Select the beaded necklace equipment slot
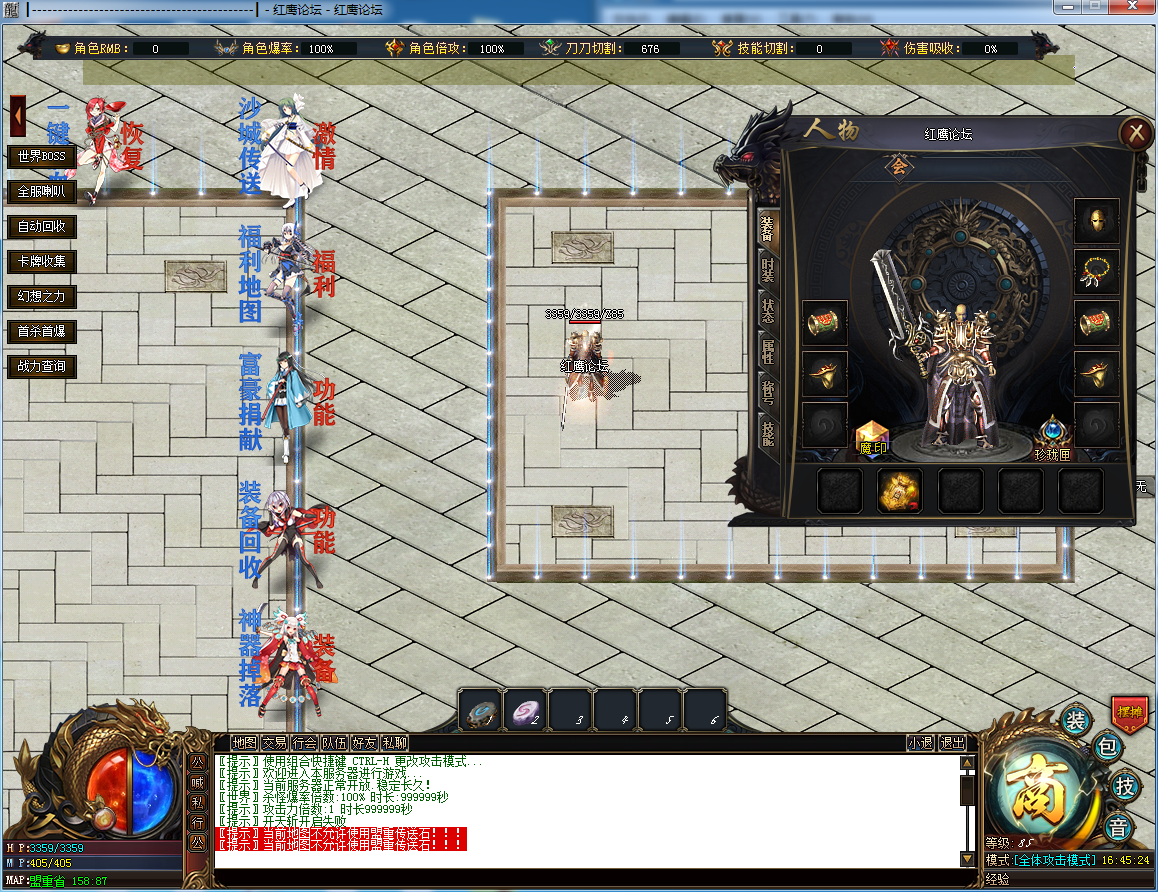Screen dimensions: 1158x892 pos(1096,271)
